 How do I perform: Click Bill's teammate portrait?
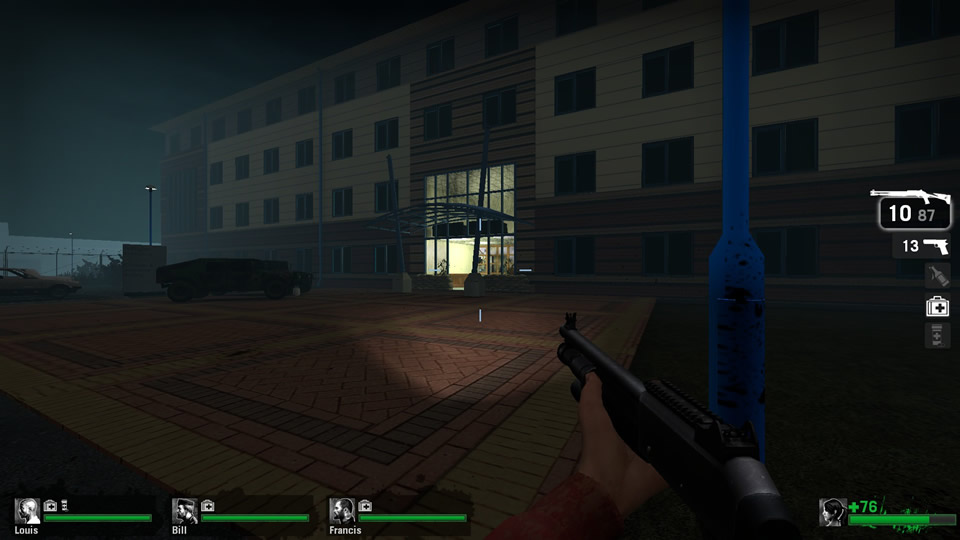(185, 511)
